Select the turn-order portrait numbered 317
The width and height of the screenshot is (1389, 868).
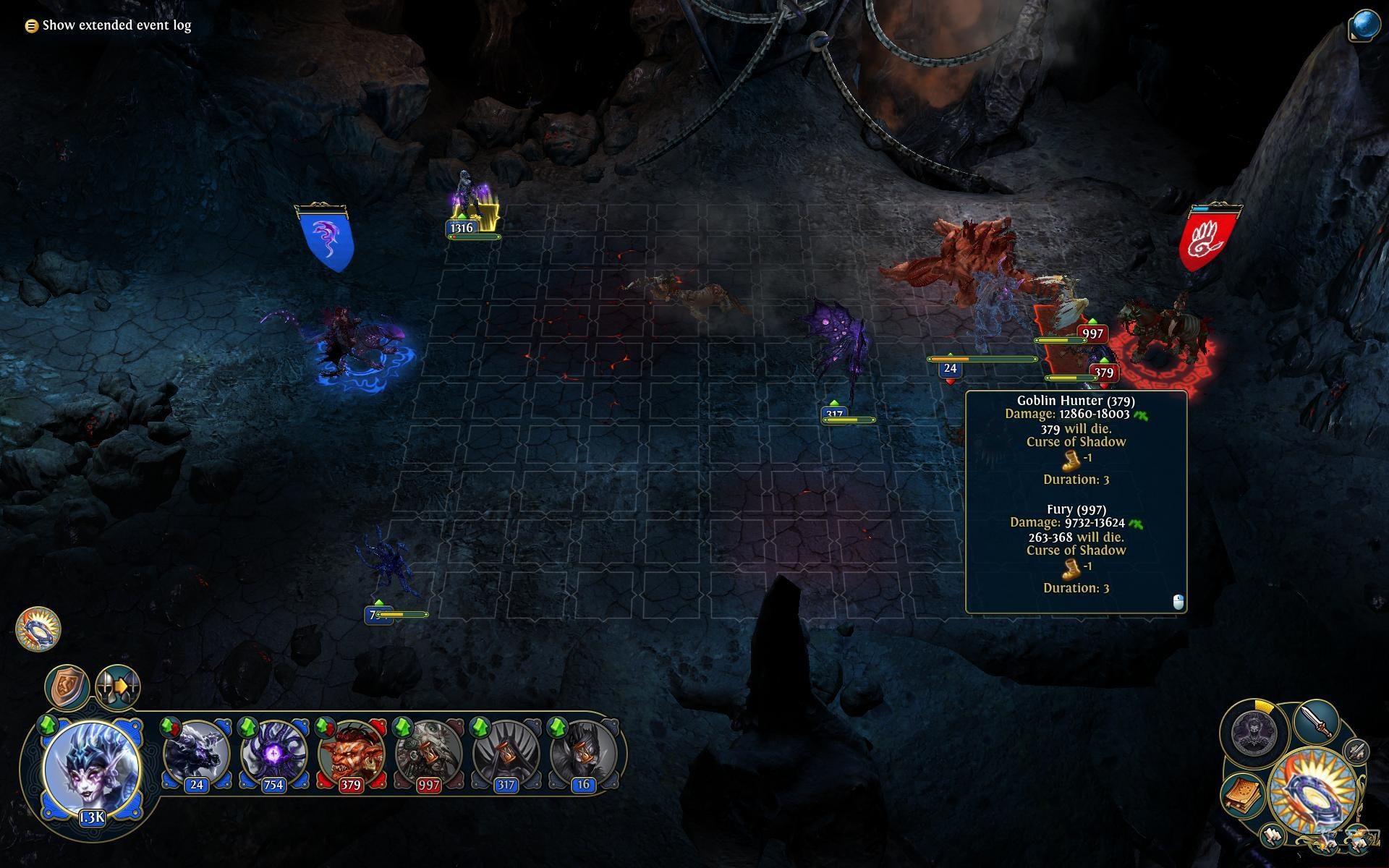(x=506, y=754)
